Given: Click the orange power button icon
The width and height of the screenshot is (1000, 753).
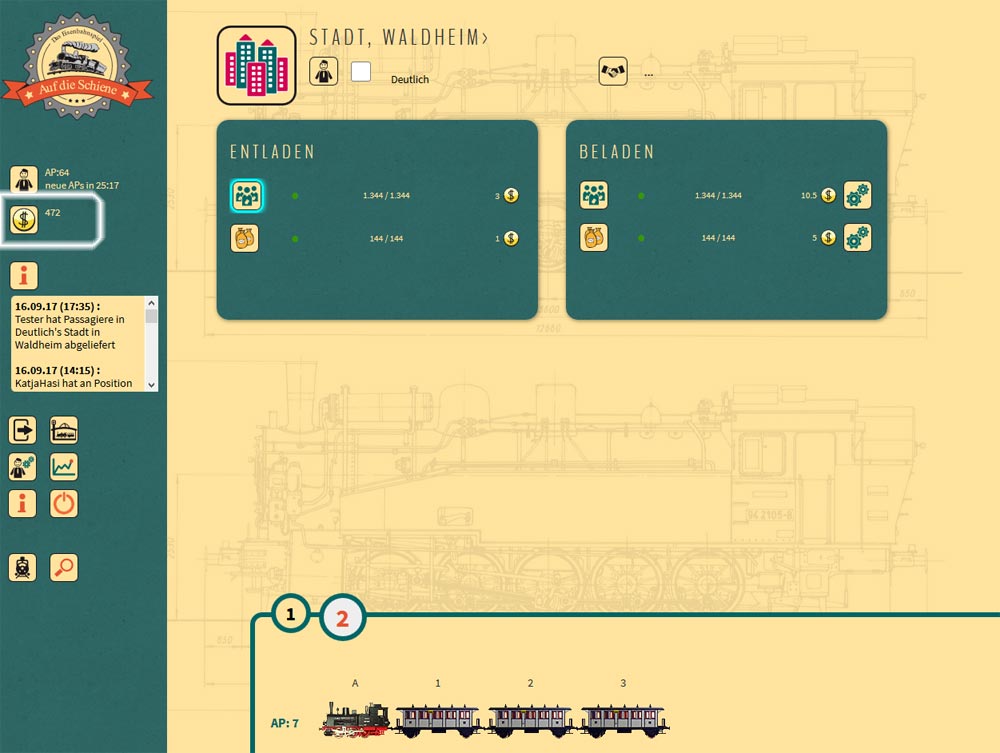Looking at the screenshot, I should (x=64, y=503).
